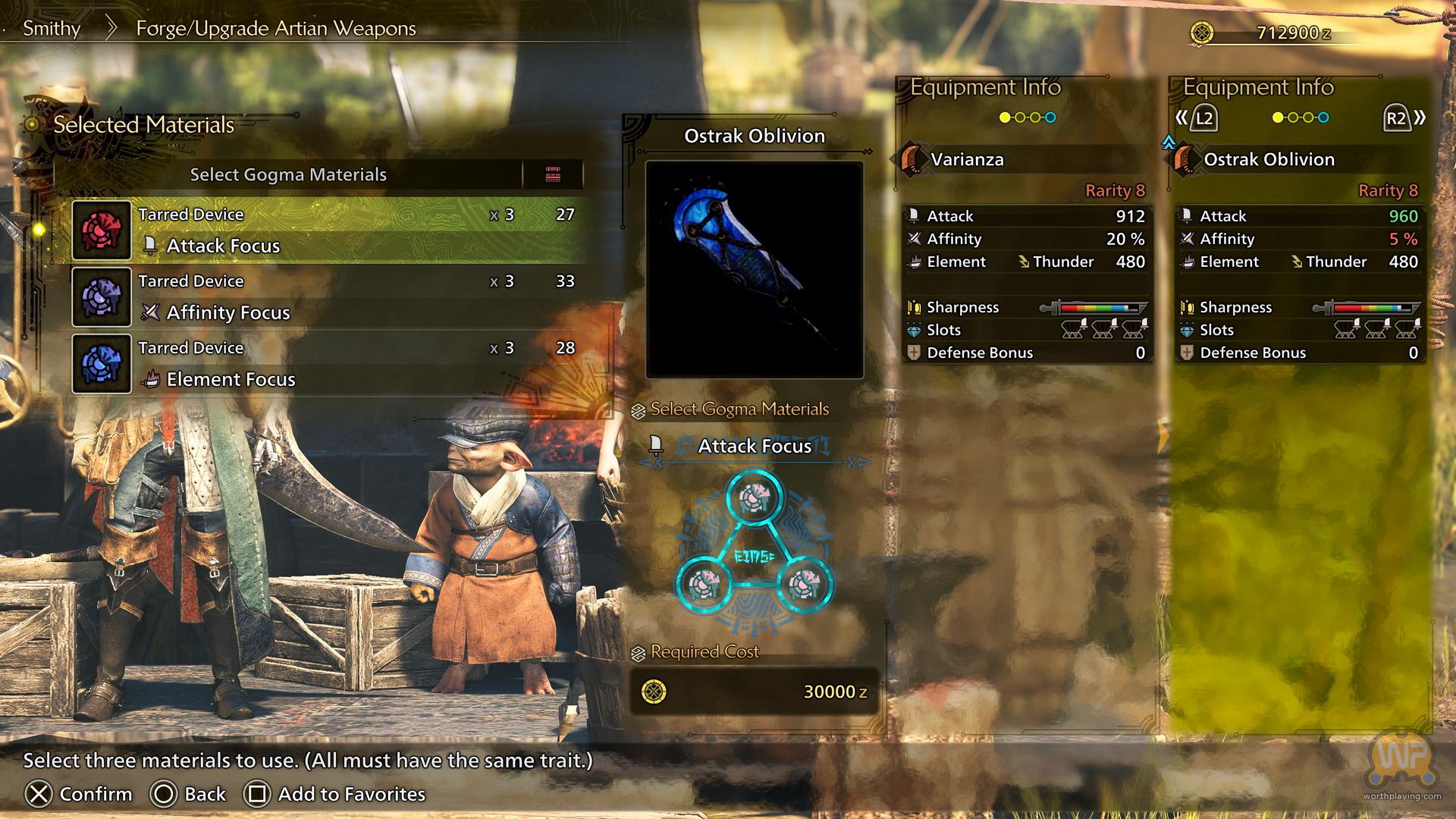Click the Ostrak Oblivion weapon preview image
This screenshot has width=1456, height=819.
pyautogui.click(x=754, y=269)
